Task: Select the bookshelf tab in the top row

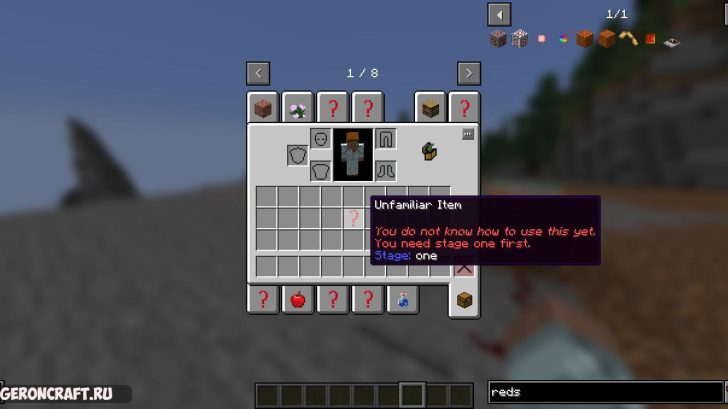Action: [431, 108]
